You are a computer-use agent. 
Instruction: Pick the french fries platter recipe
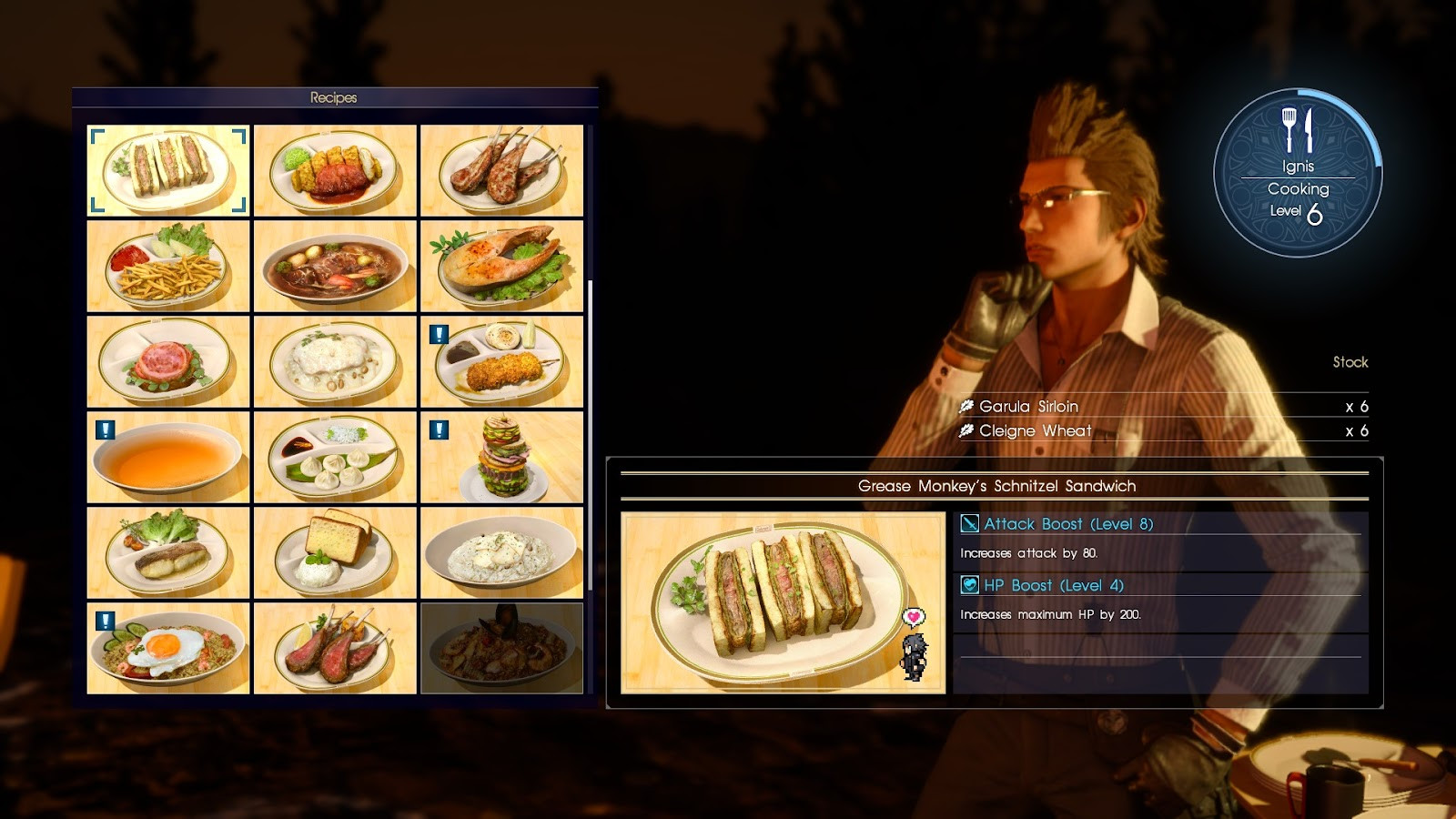pyautogui.click(x=168, y=266)
